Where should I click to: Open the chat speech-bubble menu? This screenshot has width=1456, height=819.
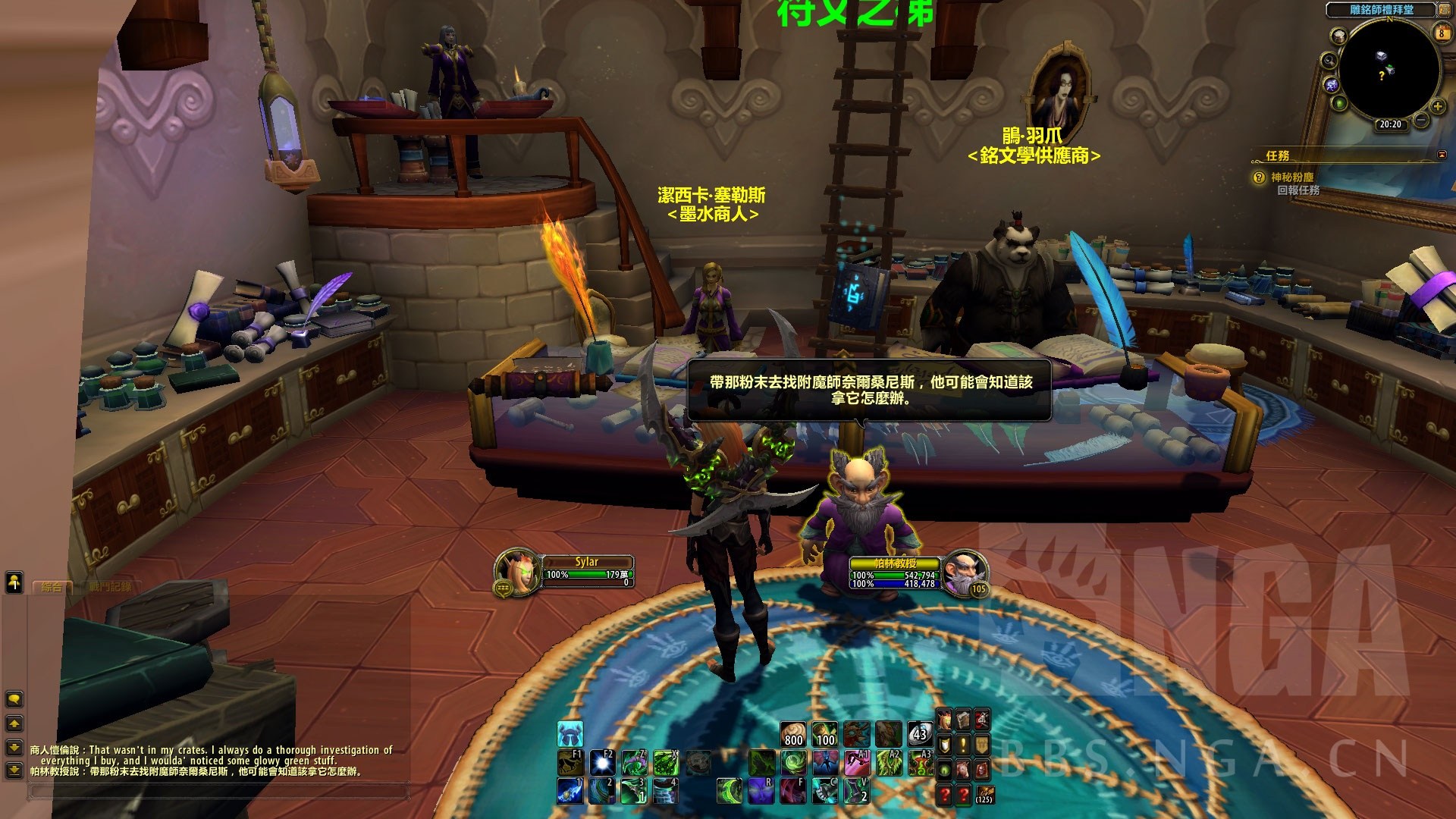pos(14,698)
